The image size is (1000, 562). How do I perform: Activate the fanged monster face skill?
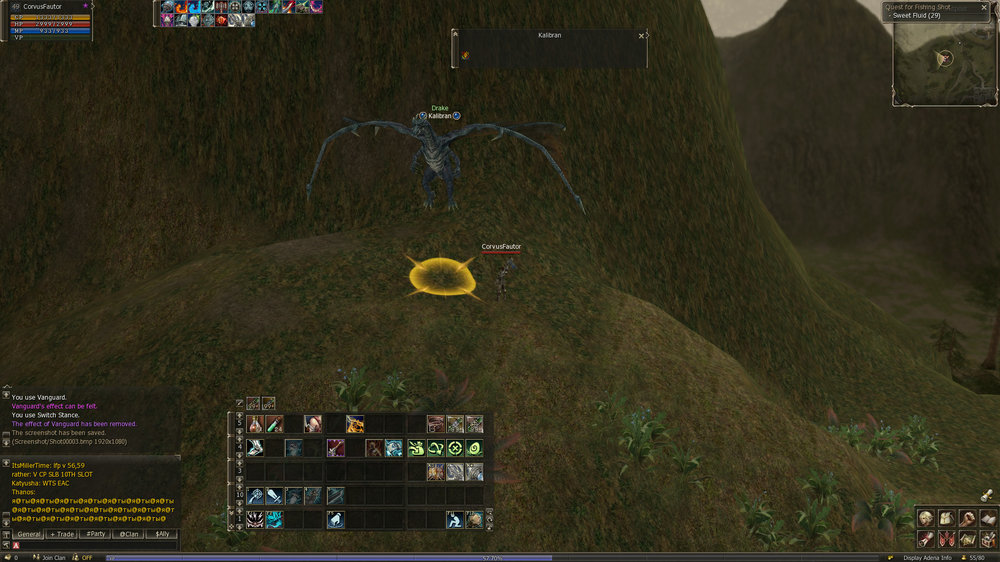[255, 519]
